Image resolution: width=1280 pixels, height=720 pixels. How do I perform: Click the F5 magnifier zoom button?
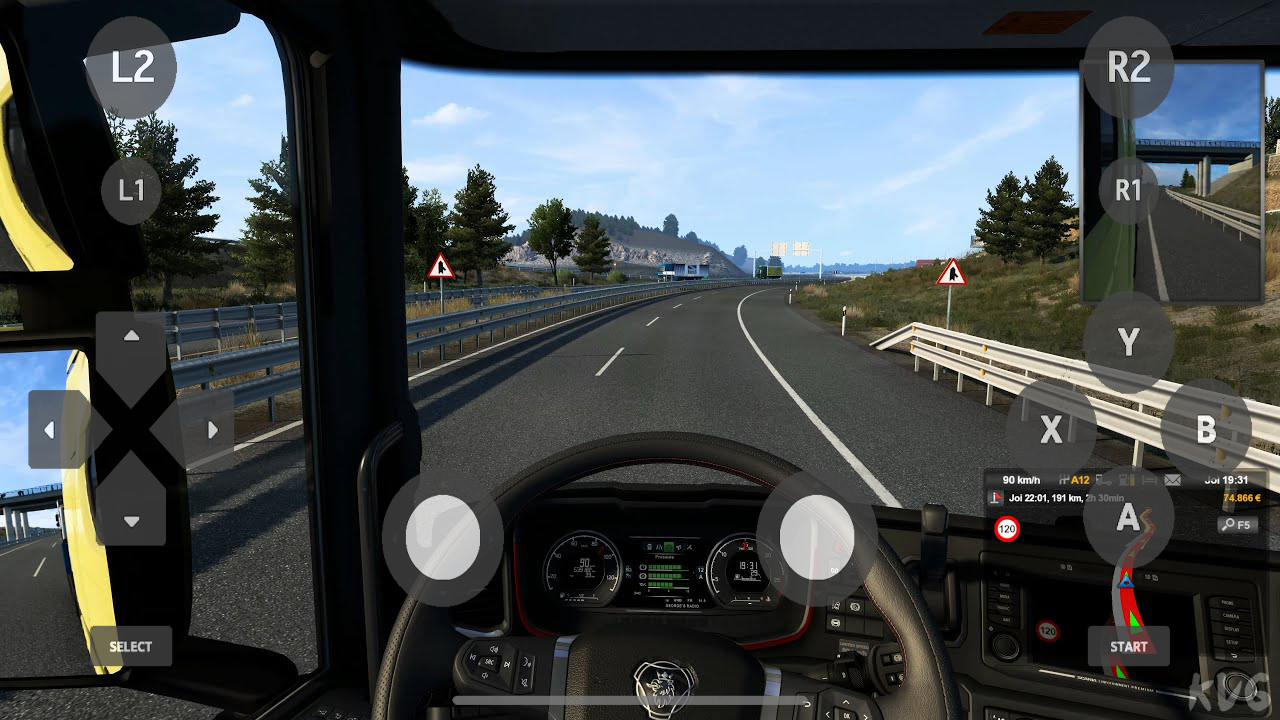click(x=1237, y=524)
